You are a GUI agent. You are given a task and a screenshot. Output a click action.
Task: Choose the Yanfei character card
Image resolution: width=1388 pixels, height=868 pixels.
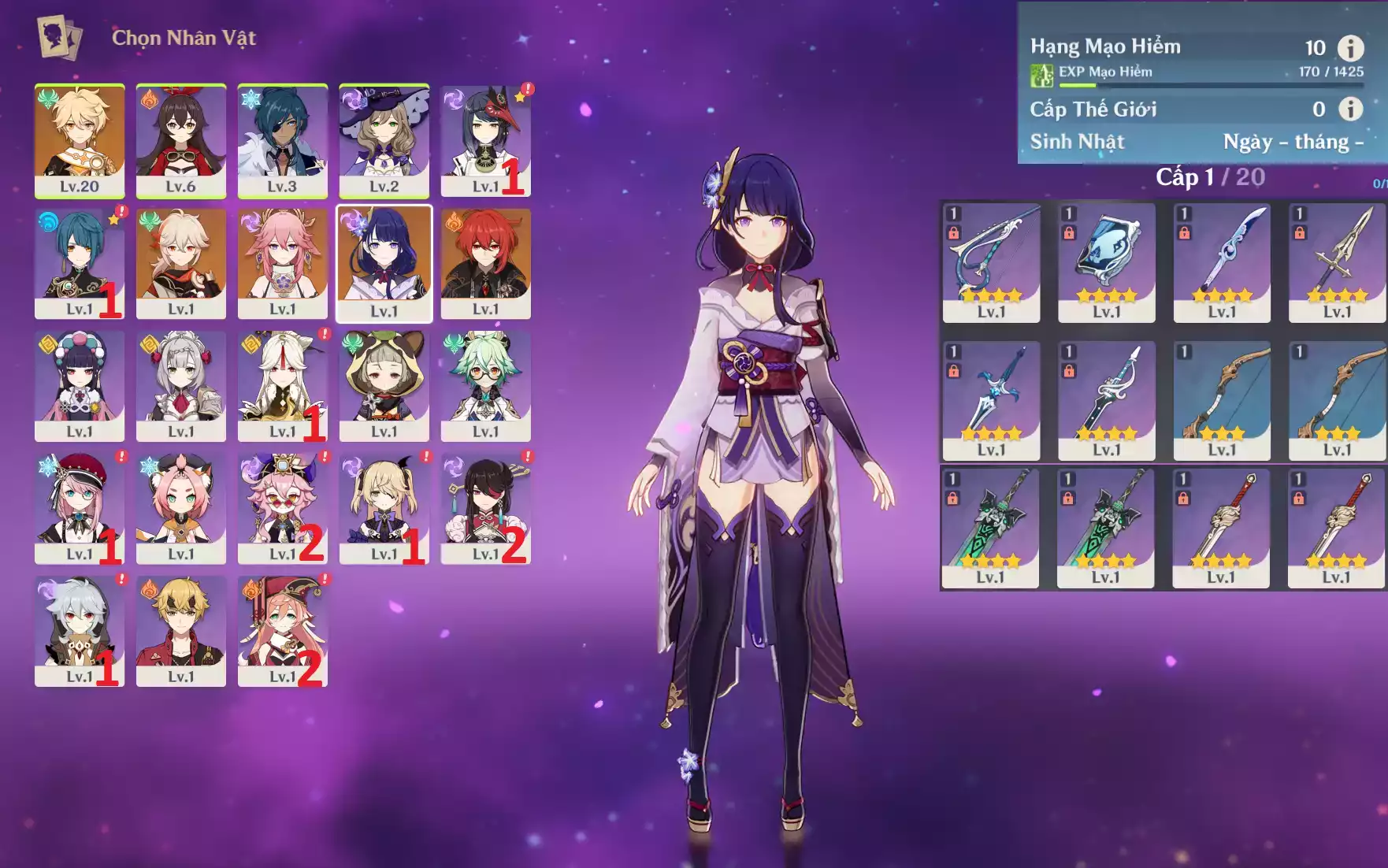coord(282,631)
